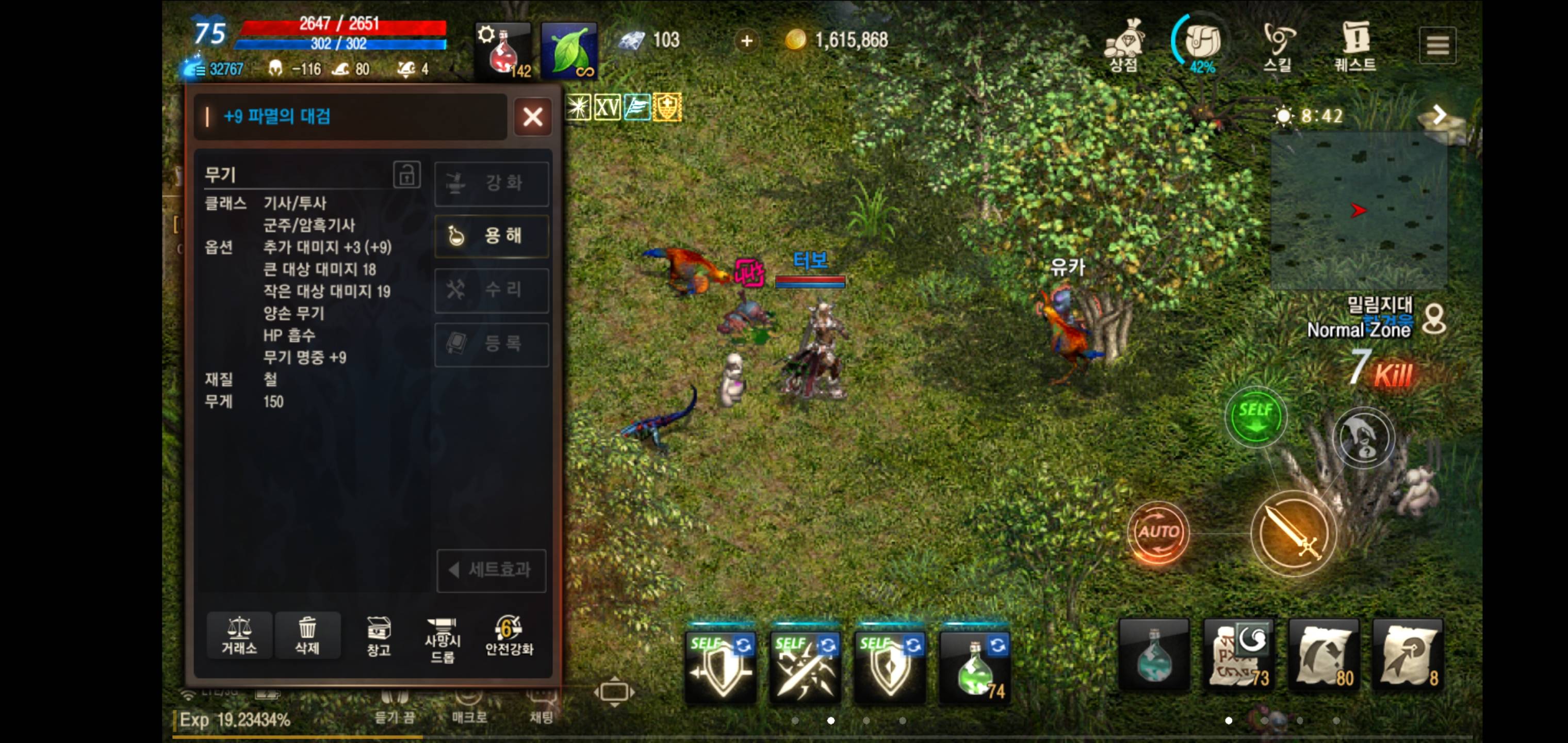Select the 용해 (dissolve) button
Screen dimensions: 1568x743
(491, 236)
